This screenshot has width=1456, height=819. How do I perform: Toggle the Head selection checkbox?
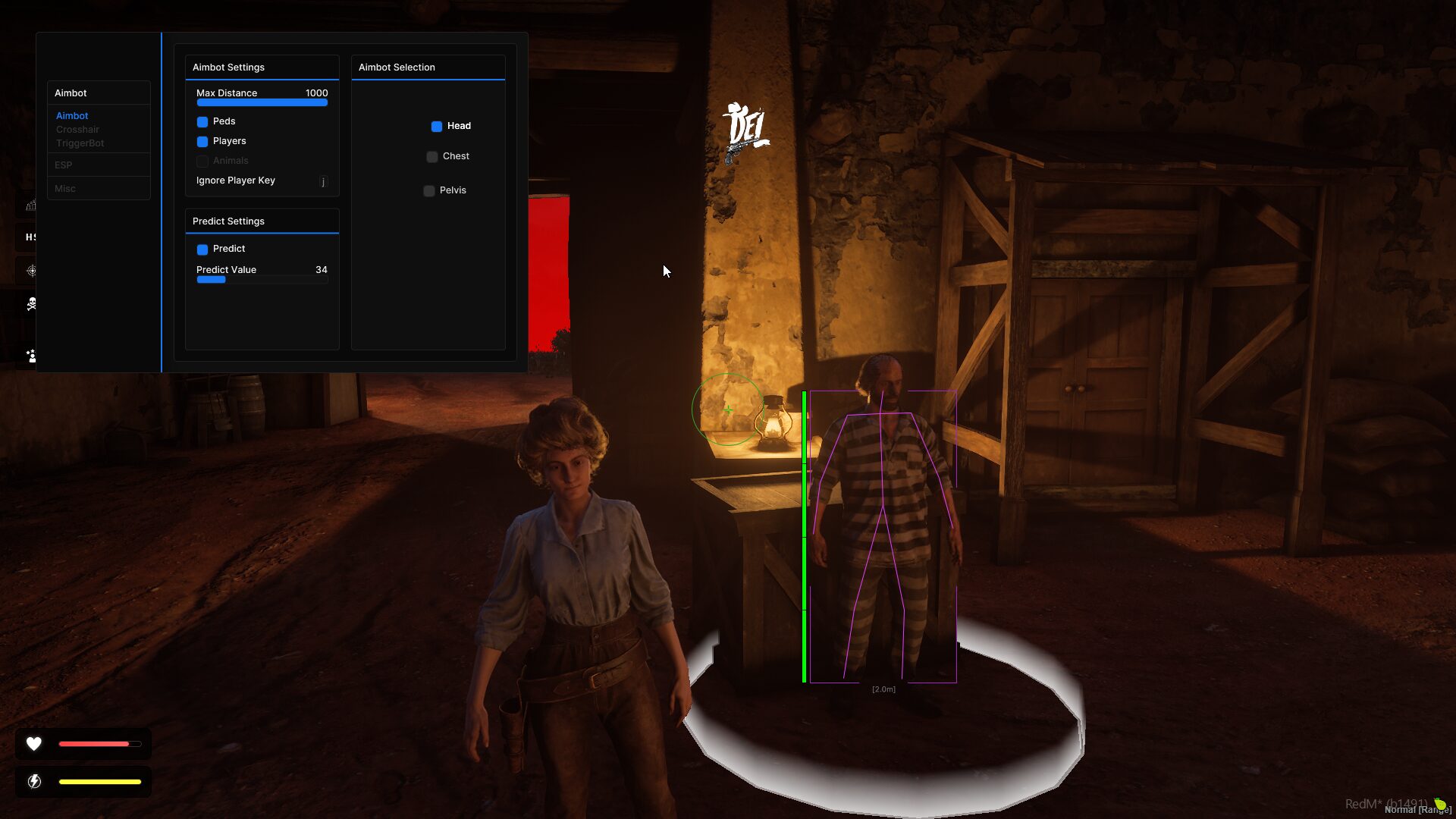point(437,127)
